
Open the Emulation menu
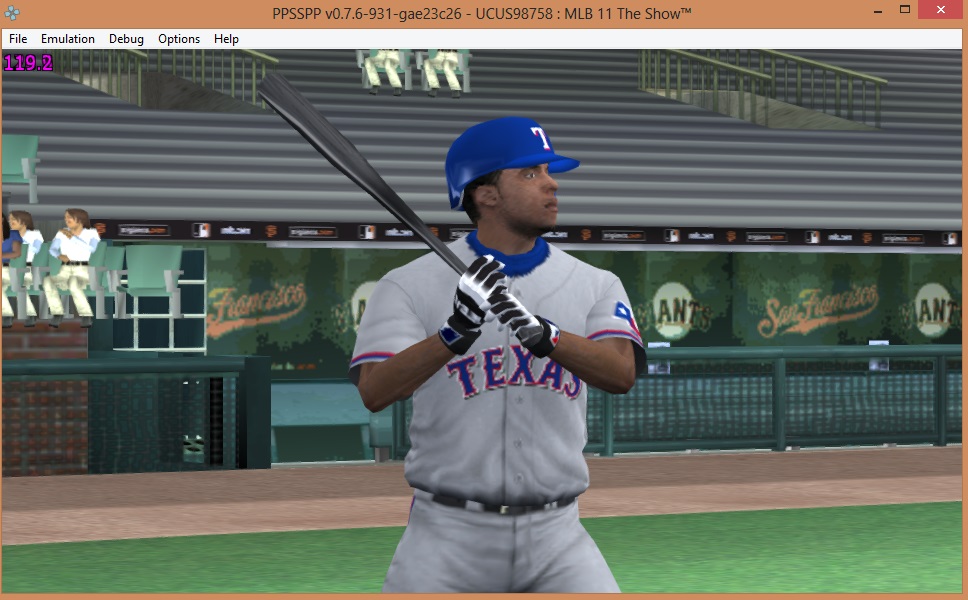[x=68, y=39]
